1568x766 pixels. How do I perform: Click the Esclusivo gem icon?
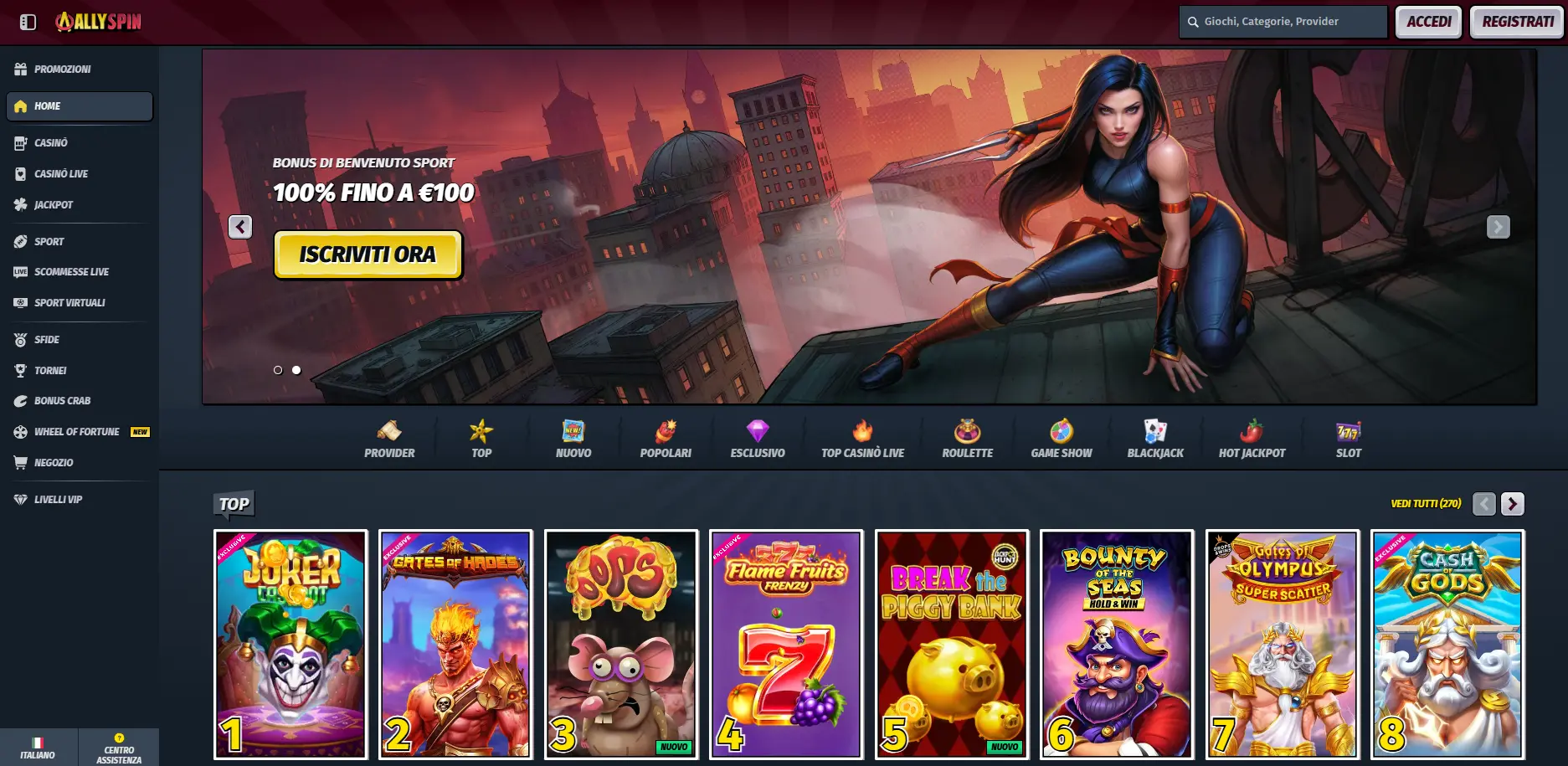(756, 429)
